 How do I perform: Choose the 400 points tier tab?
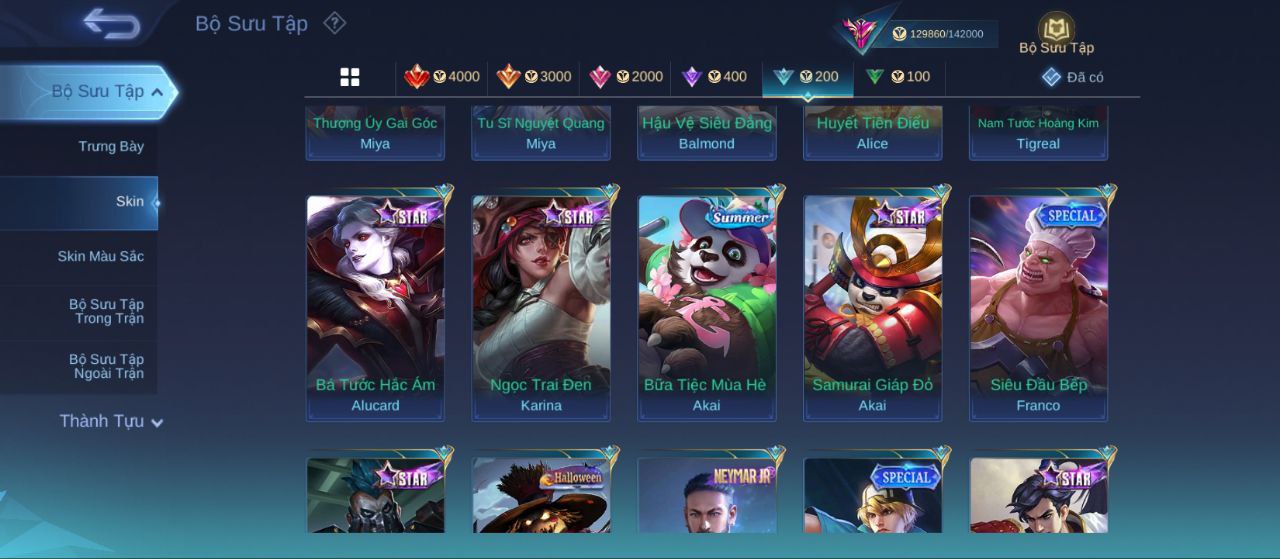tap(714, 77)
